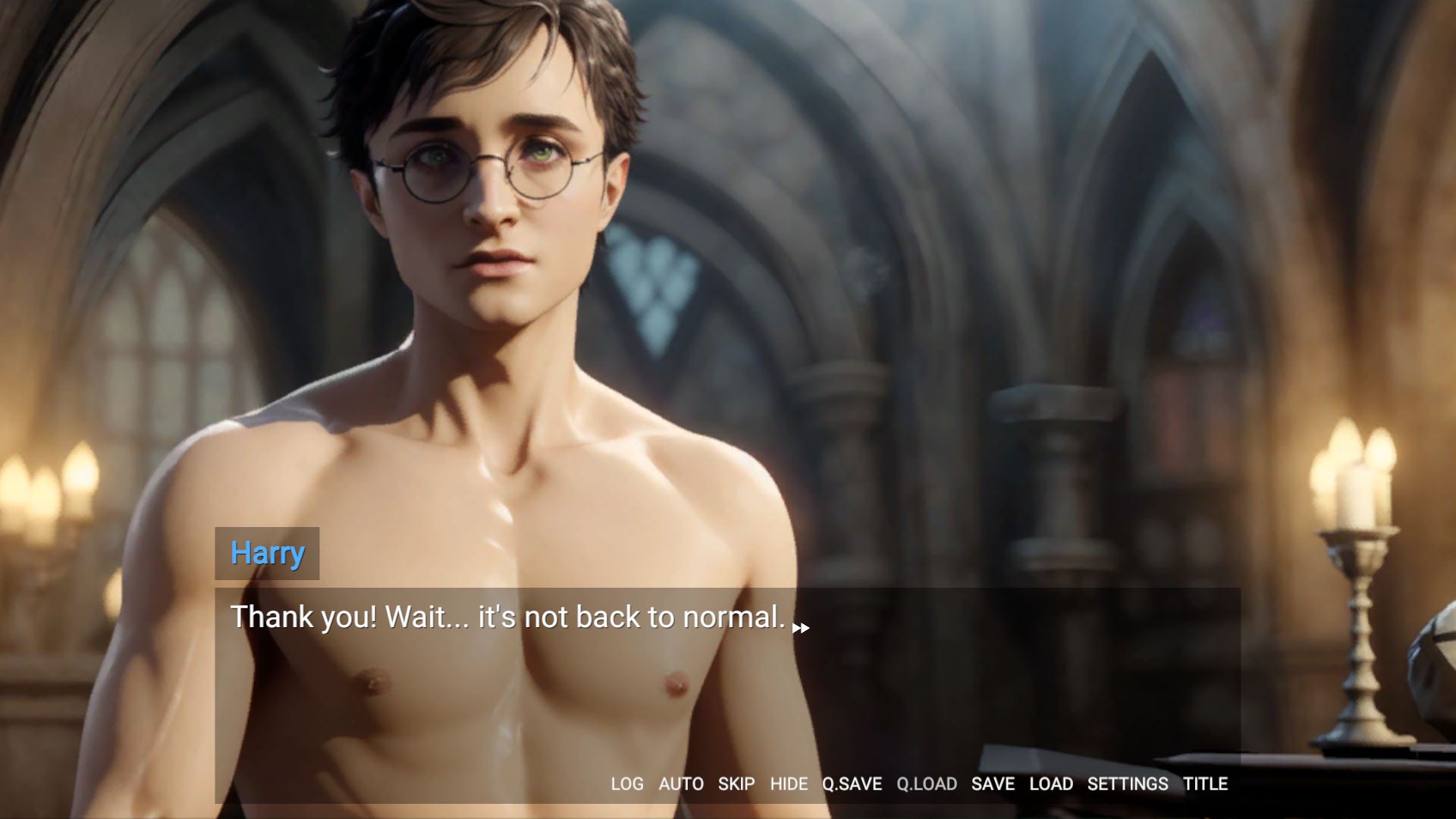Hide the dialogue box with HIDE

click(789, 783)
